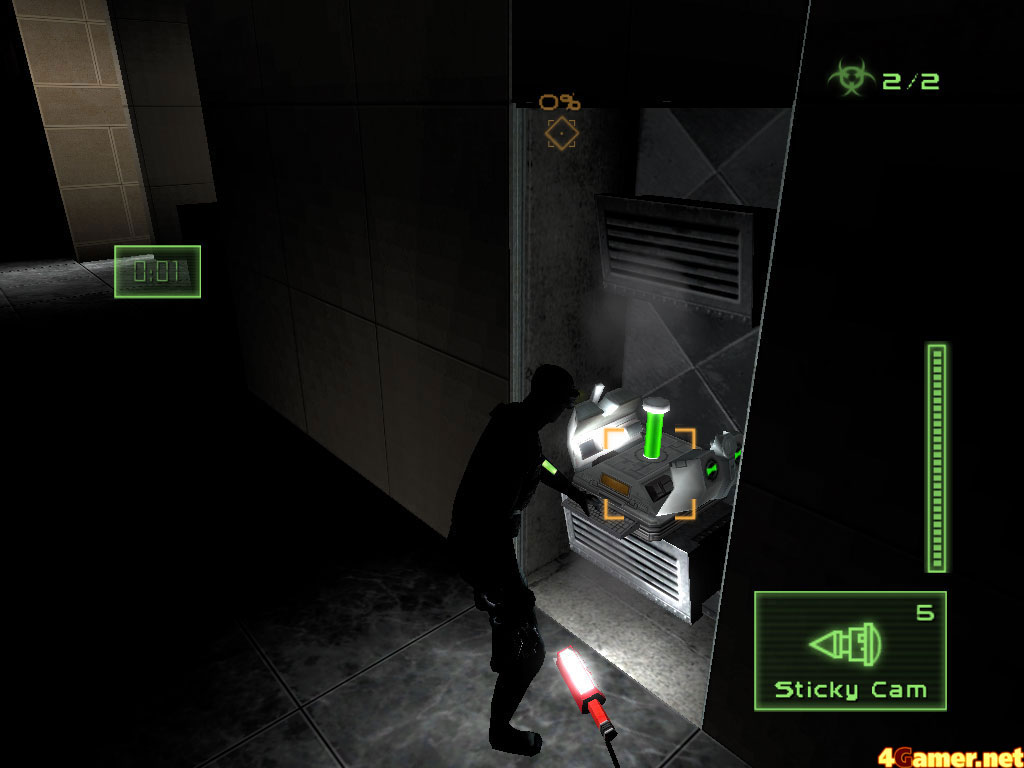Select the Sticky Cam gadget slot
Screen dimensions: 1024x768
850,650
